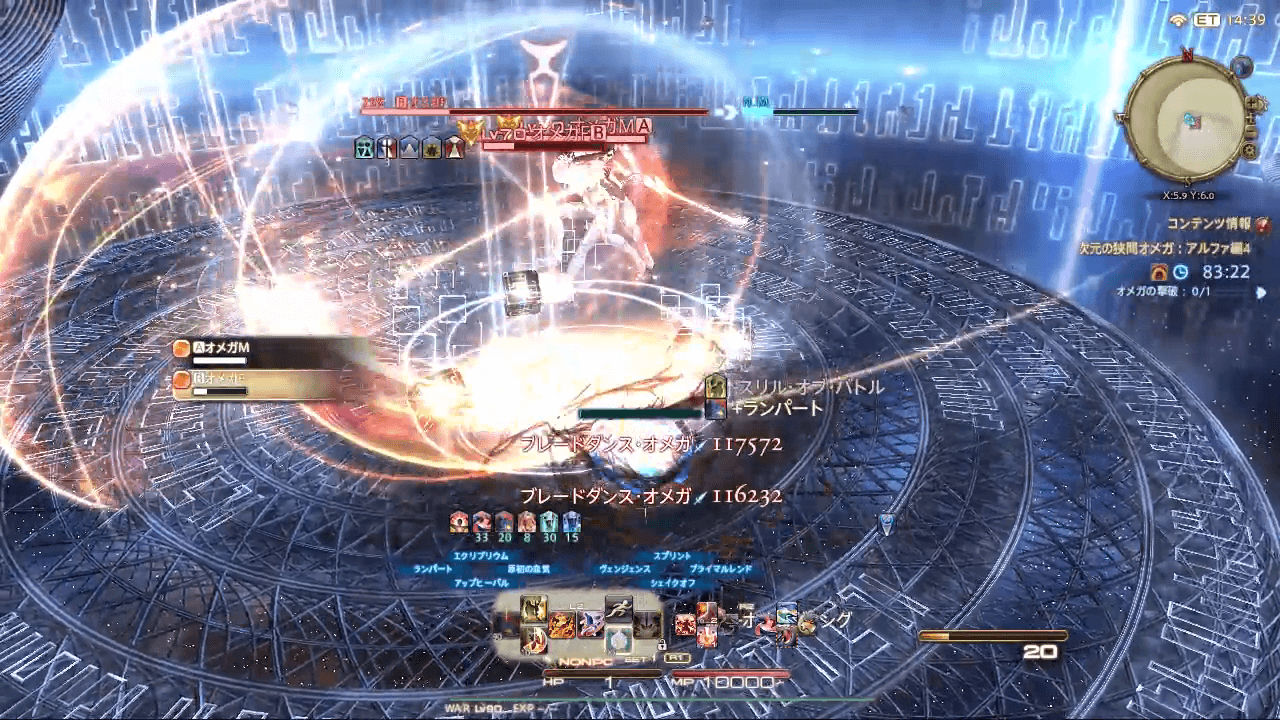Click the duty icon beside コンテンツ情報
Image resolution: width=1280 pixels, height=720 pixels.
point(1264,225)
